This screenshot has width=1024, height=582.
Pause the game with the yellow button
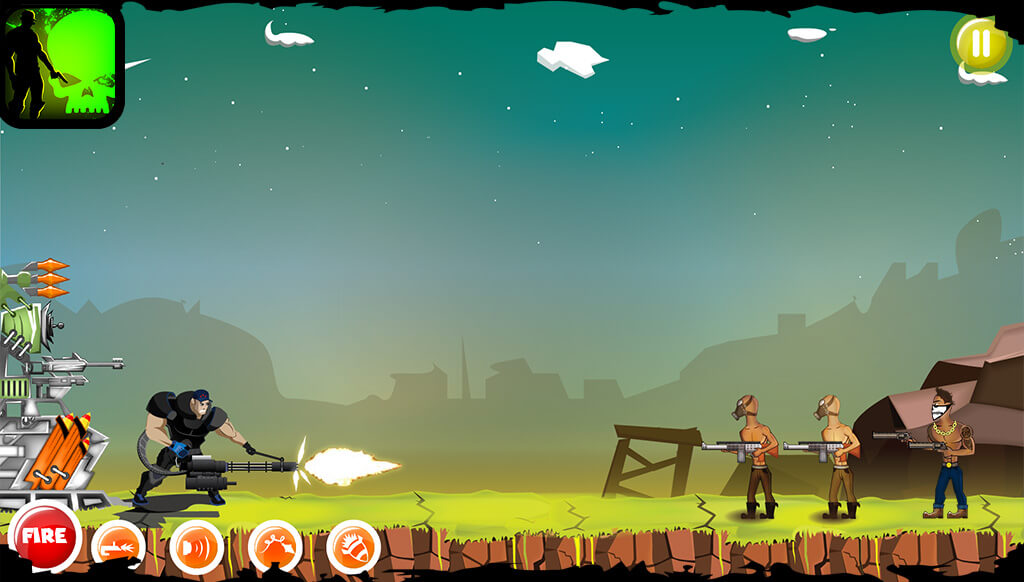click(x=980, y=44)
